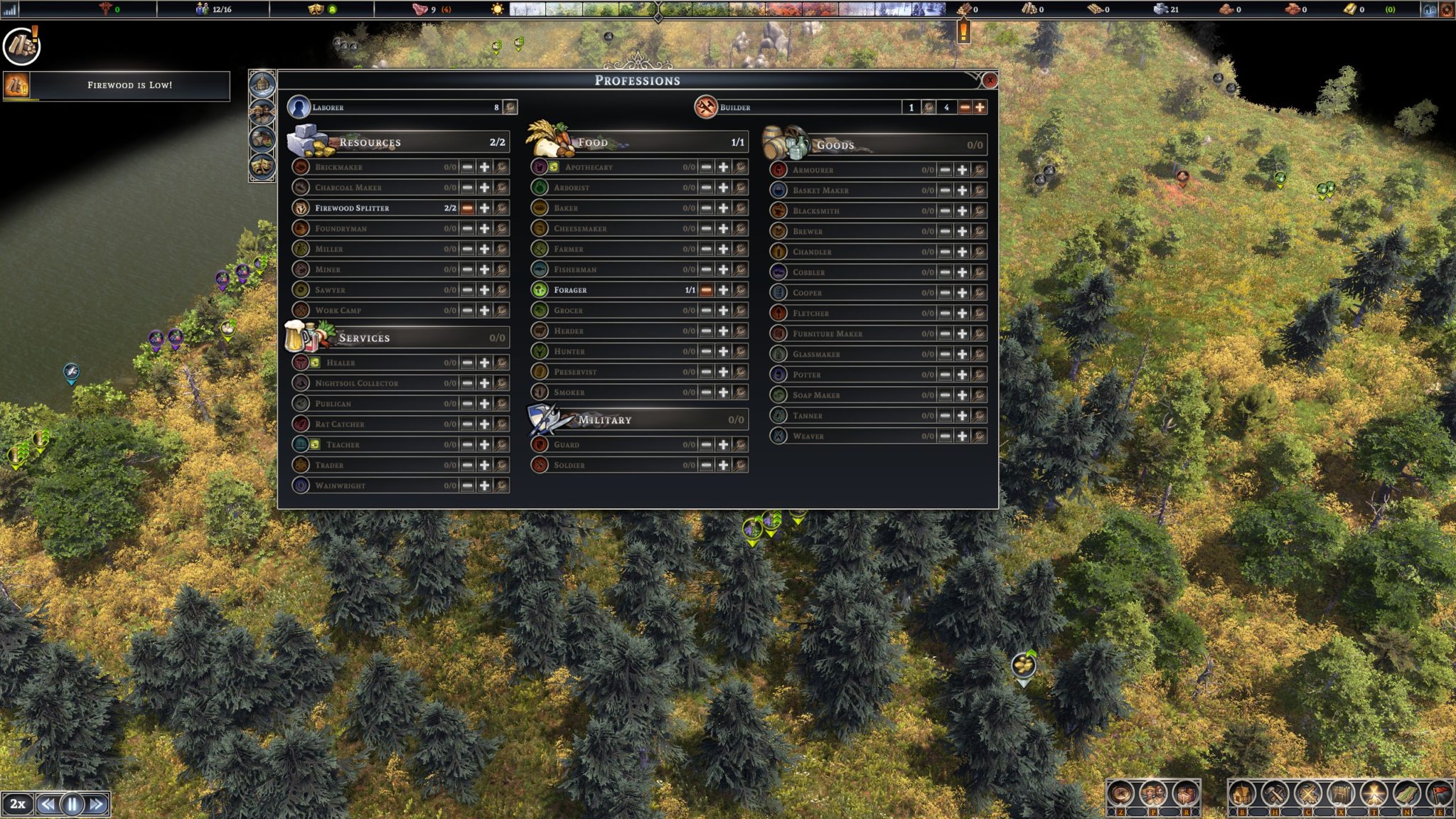
Task: Click the orange exclamation alert banner
Action: coord(963,32)
